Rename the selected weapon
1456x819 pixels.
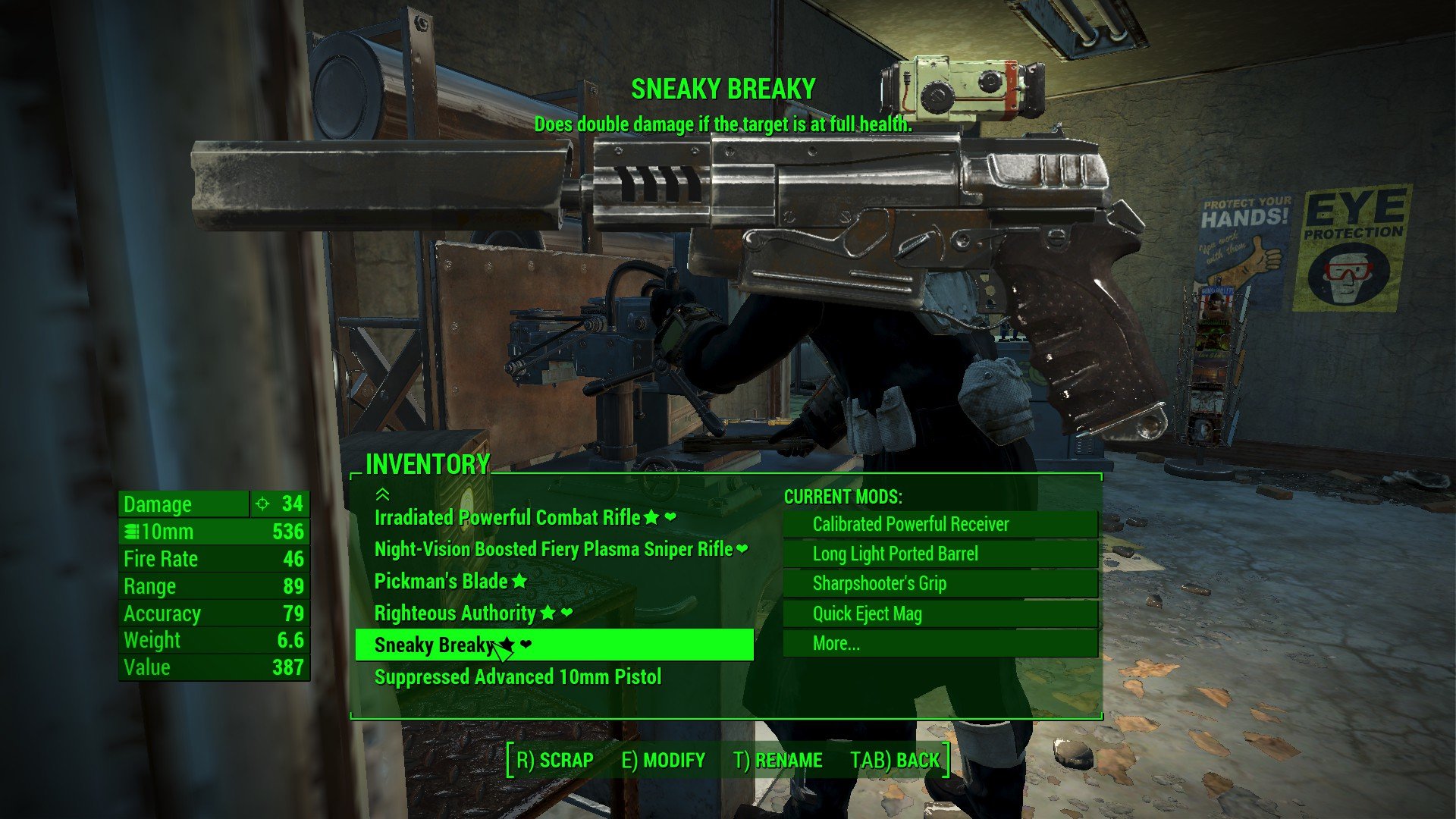[778, 760]
